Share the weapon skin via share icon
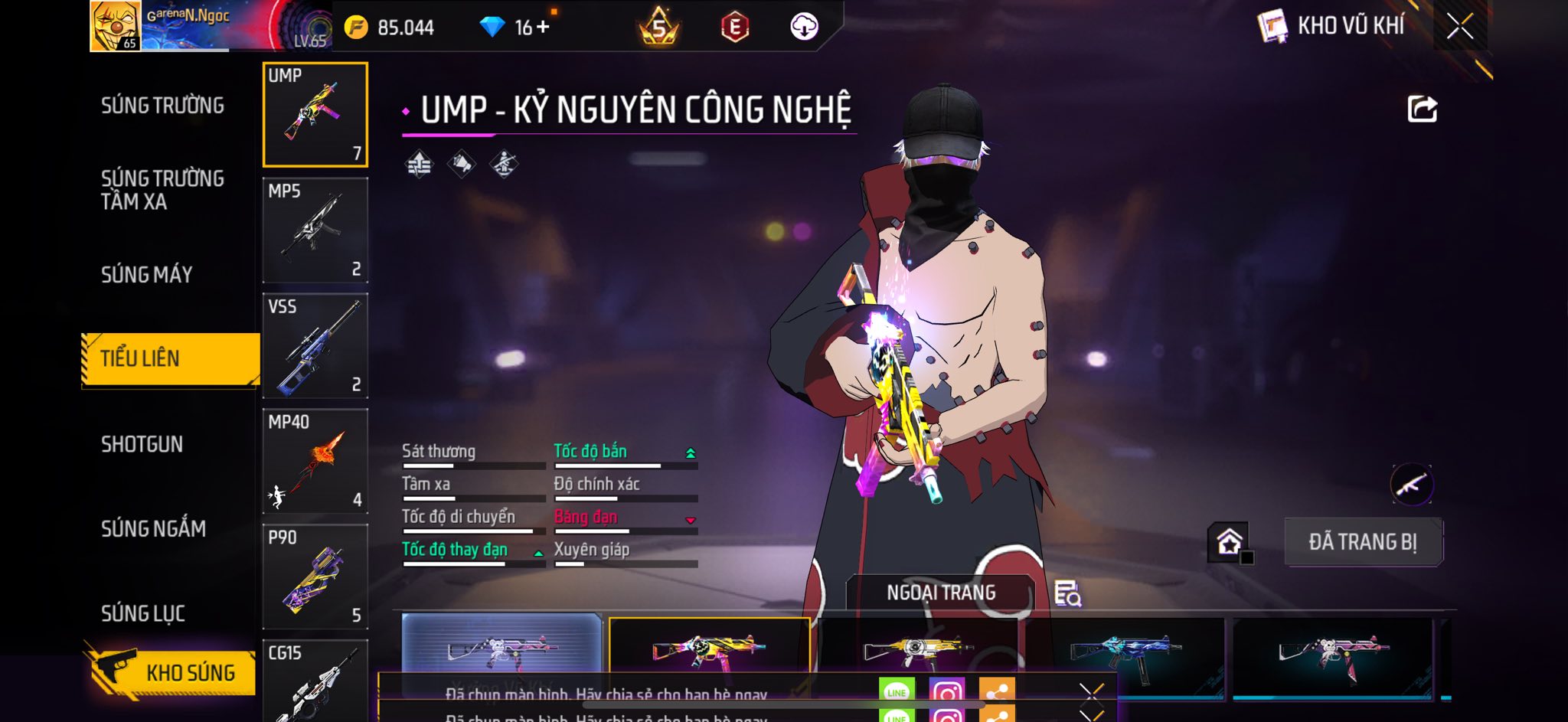This screenshot has height=722, width=1568. click(x=1422, y=109)
